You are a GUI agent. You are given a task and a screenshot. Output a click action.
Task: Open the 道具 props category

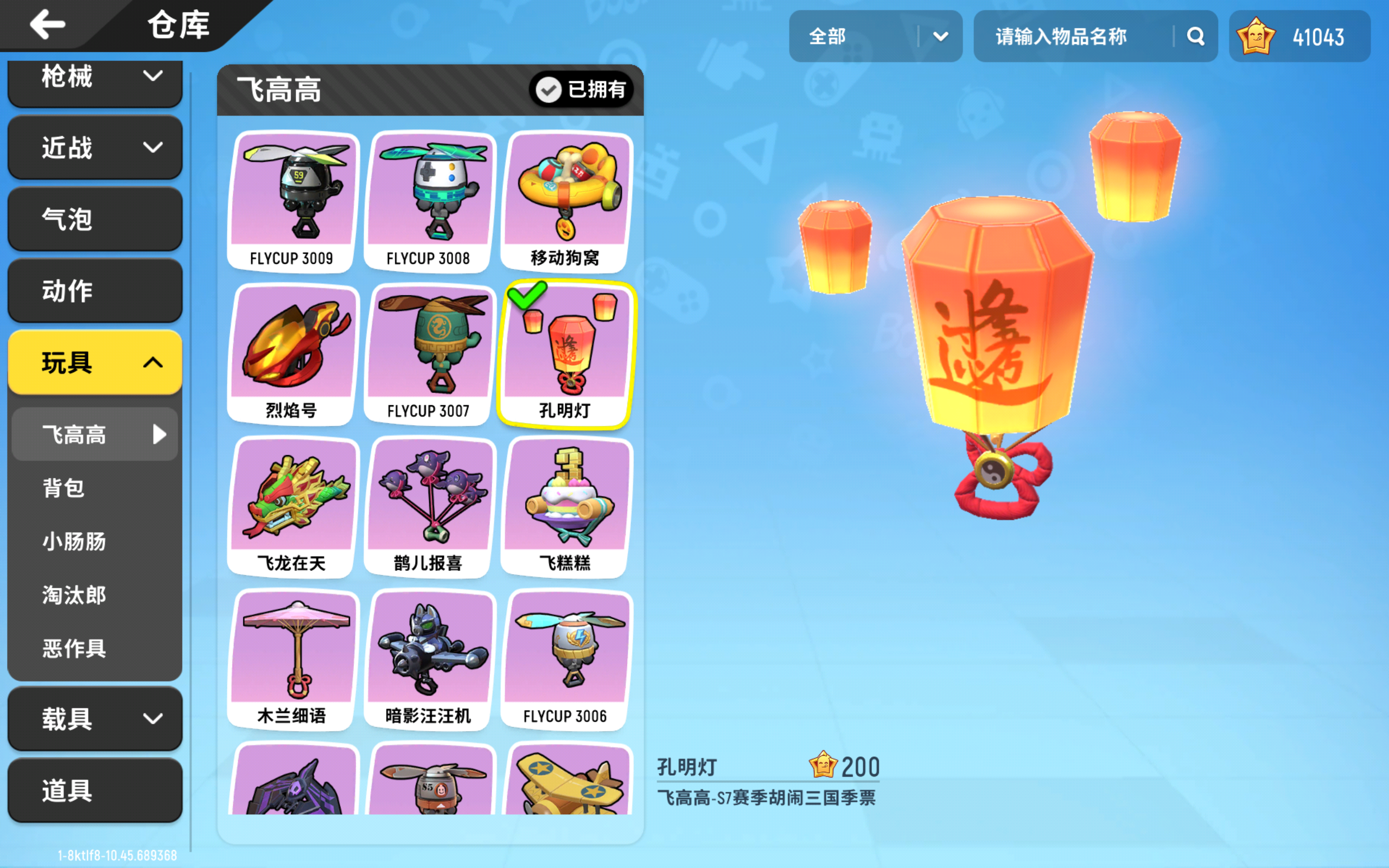pos(94,790)
